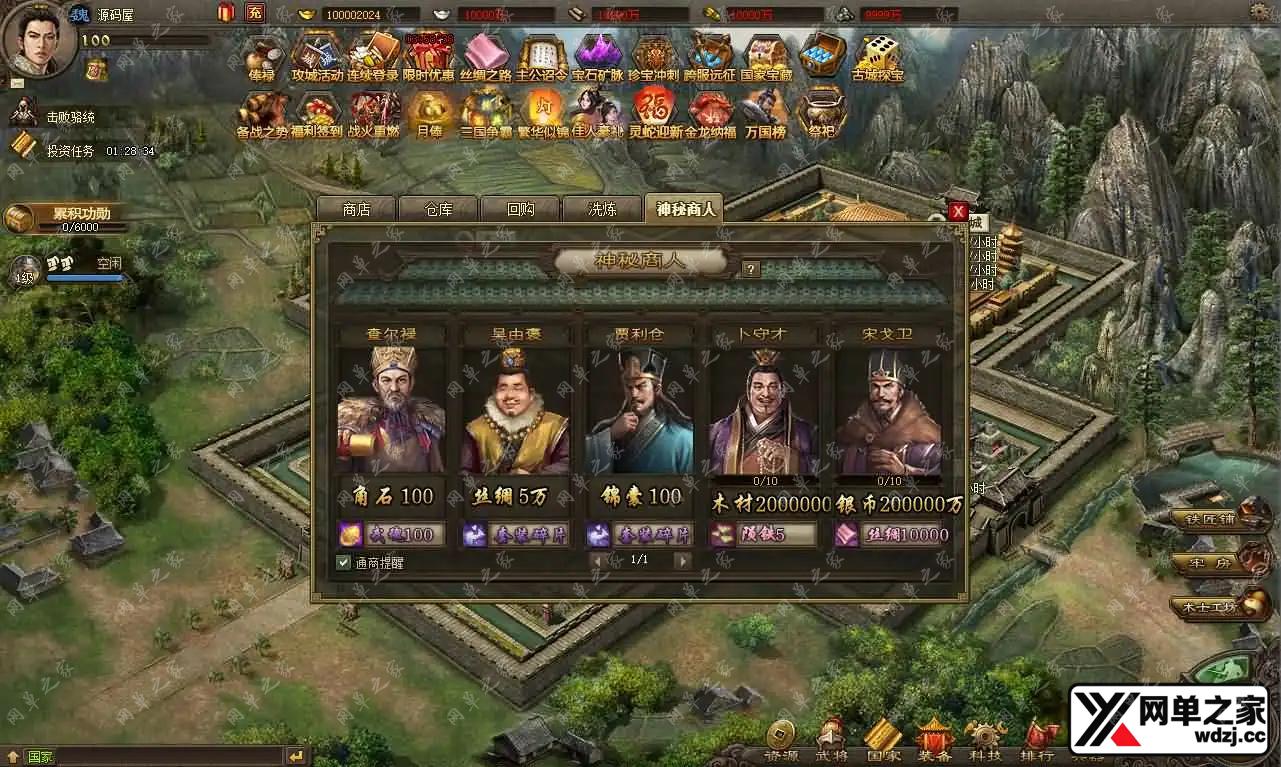Open the 丝绸之路 Silk Road event
This screenshot has width=1281, height=767.
point(486,58)
